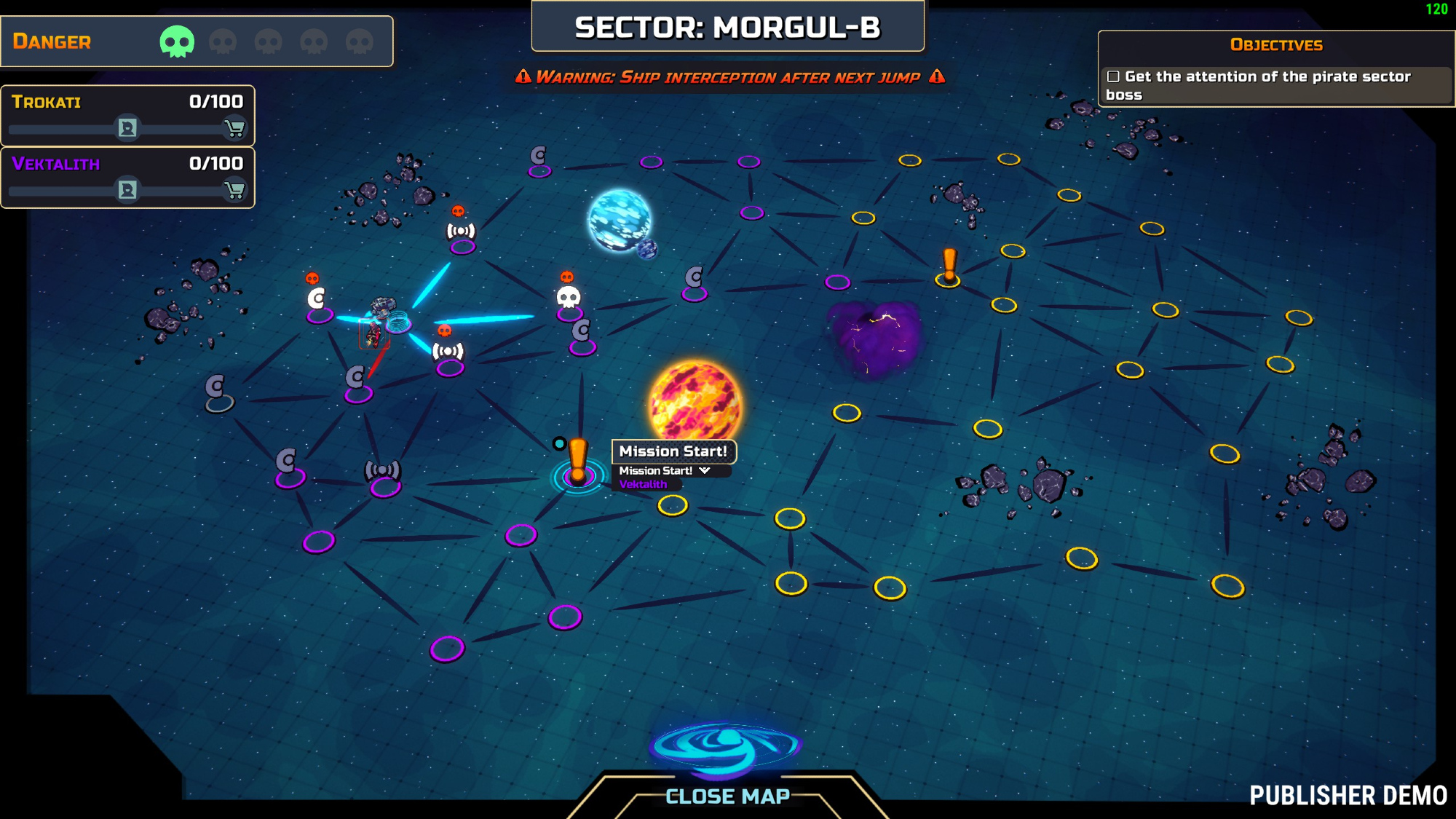Close the sector map

(727, 796)
